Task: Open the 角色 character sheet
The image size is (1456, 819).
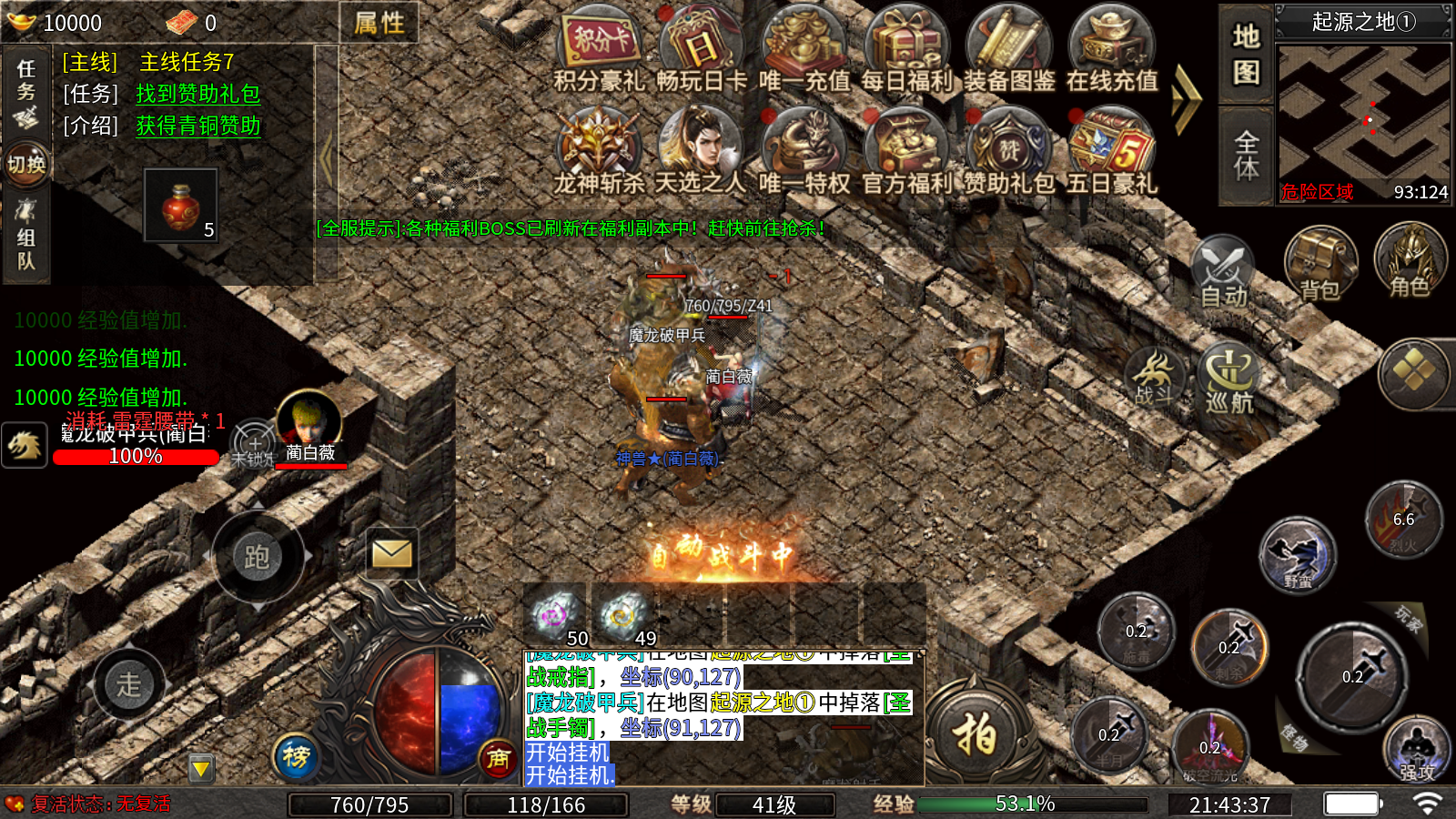Action: click(1410, 261)
